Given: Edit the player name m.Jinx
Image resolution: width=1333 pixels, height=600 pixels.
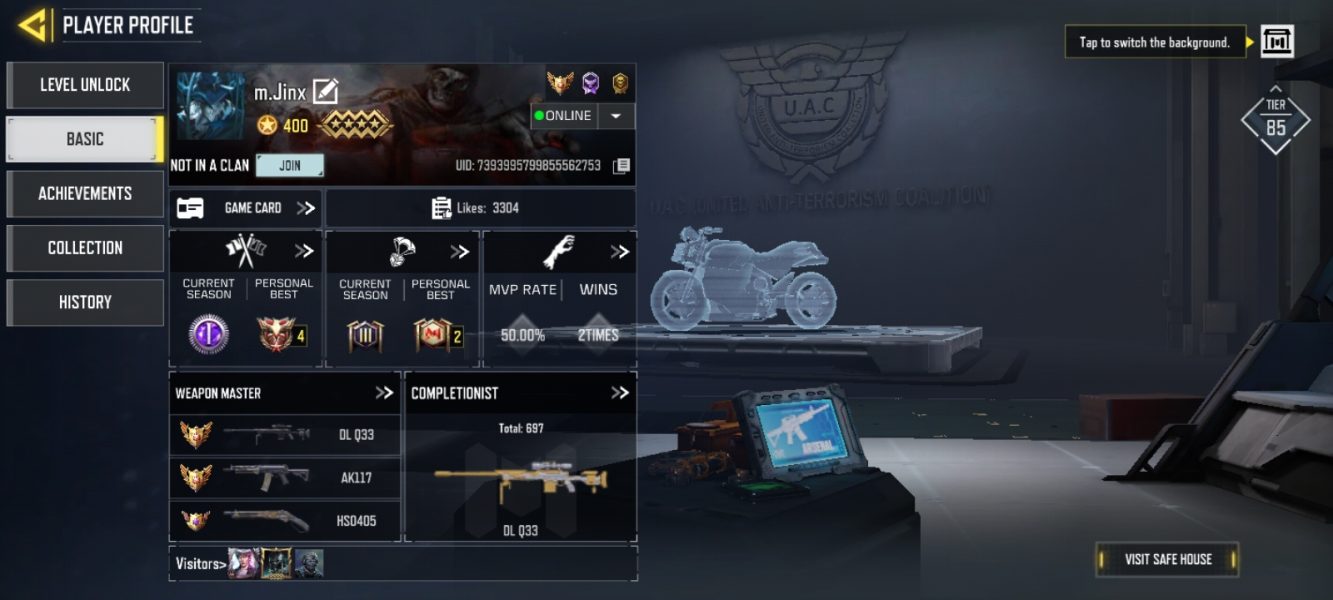Looking at the screenshot, I should 325,92.
